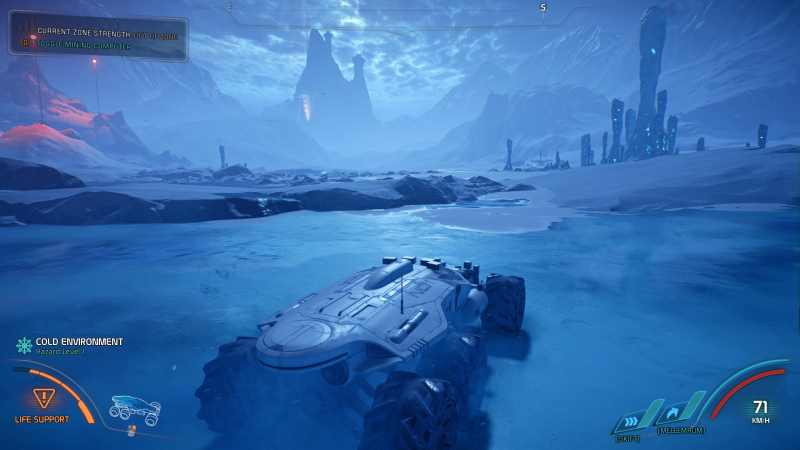Open the mining computer zone strength panel

click(x=98, y=38)
